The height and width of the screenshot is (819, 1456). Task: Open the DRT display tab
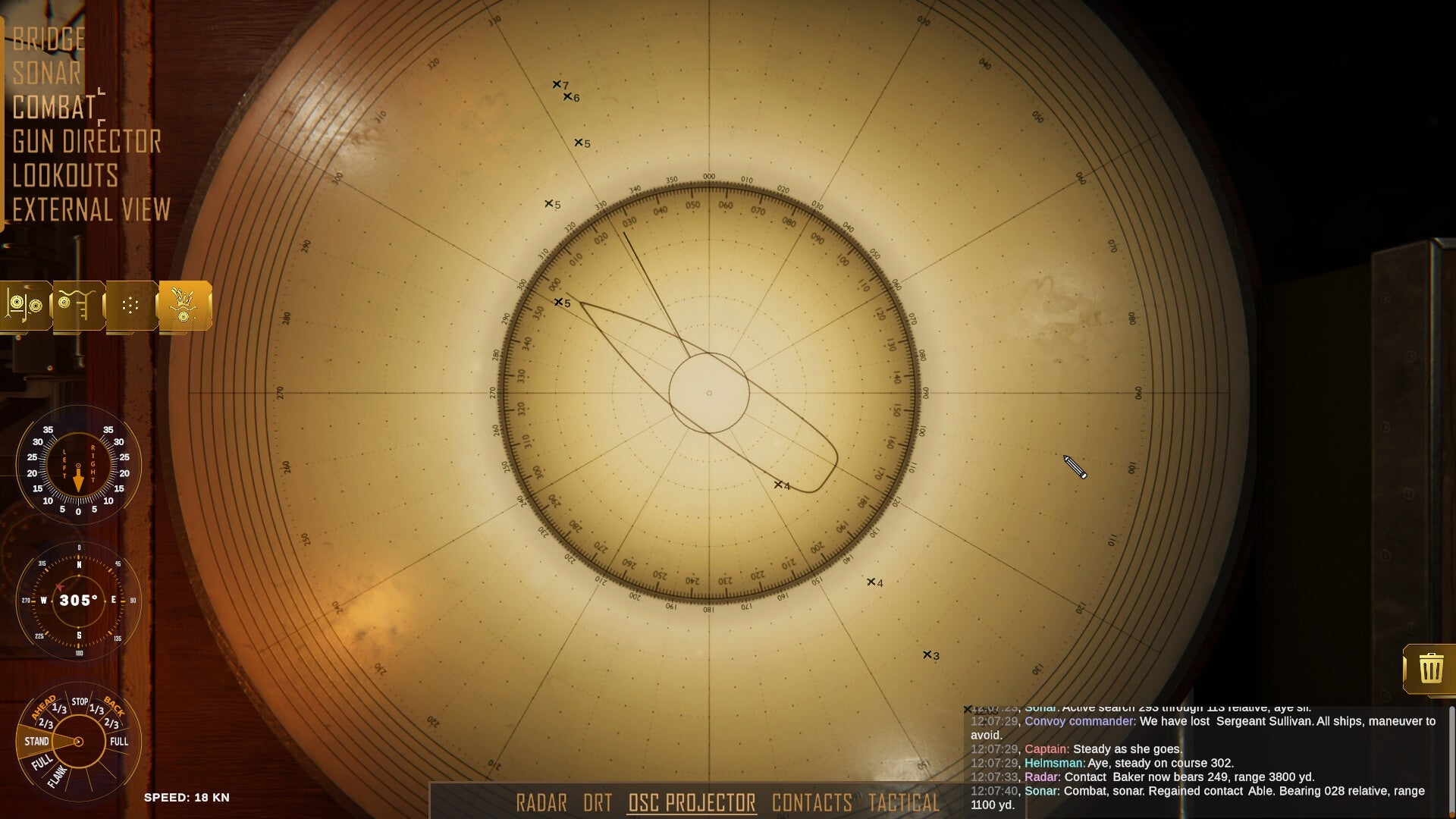[598, 802]
